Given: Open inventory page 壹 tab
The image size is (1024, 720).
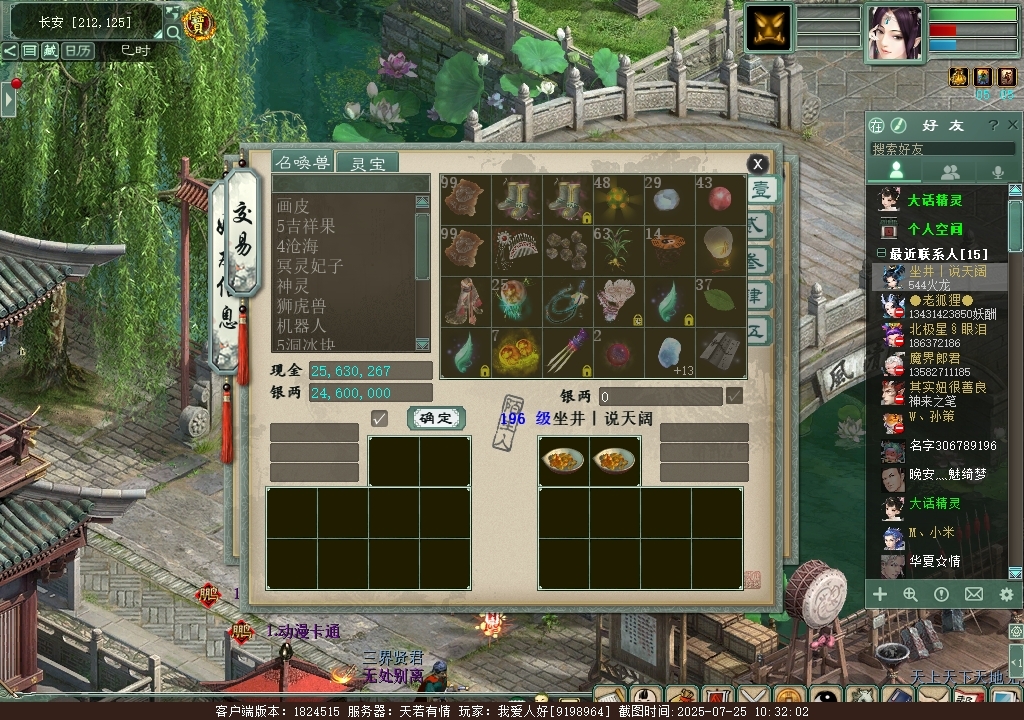Looking at the screenshot, I should [762, 190].
